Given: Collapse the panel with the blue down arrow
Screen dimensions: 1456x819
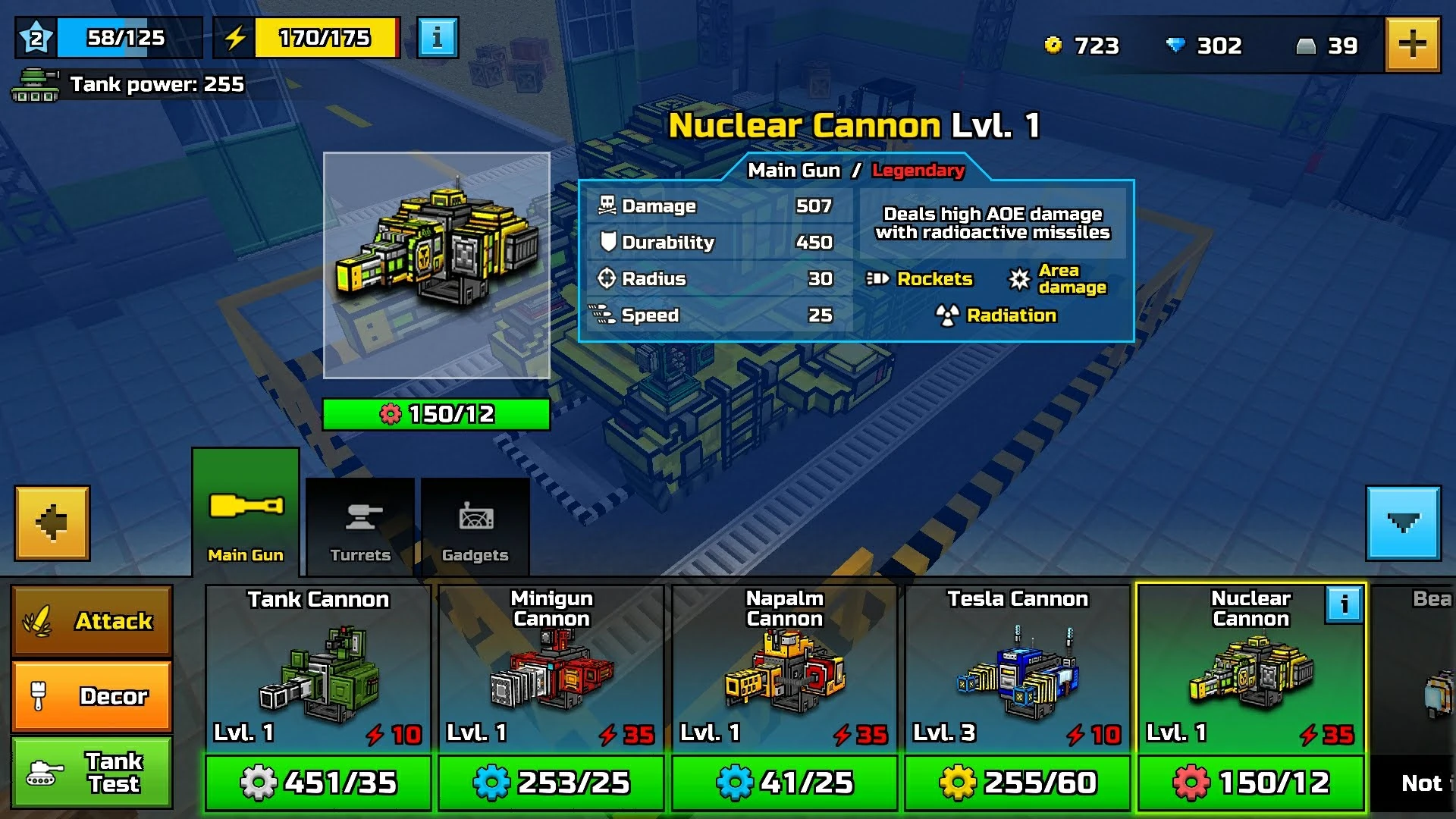Looking at the screenshot, I should (1404, 522).
